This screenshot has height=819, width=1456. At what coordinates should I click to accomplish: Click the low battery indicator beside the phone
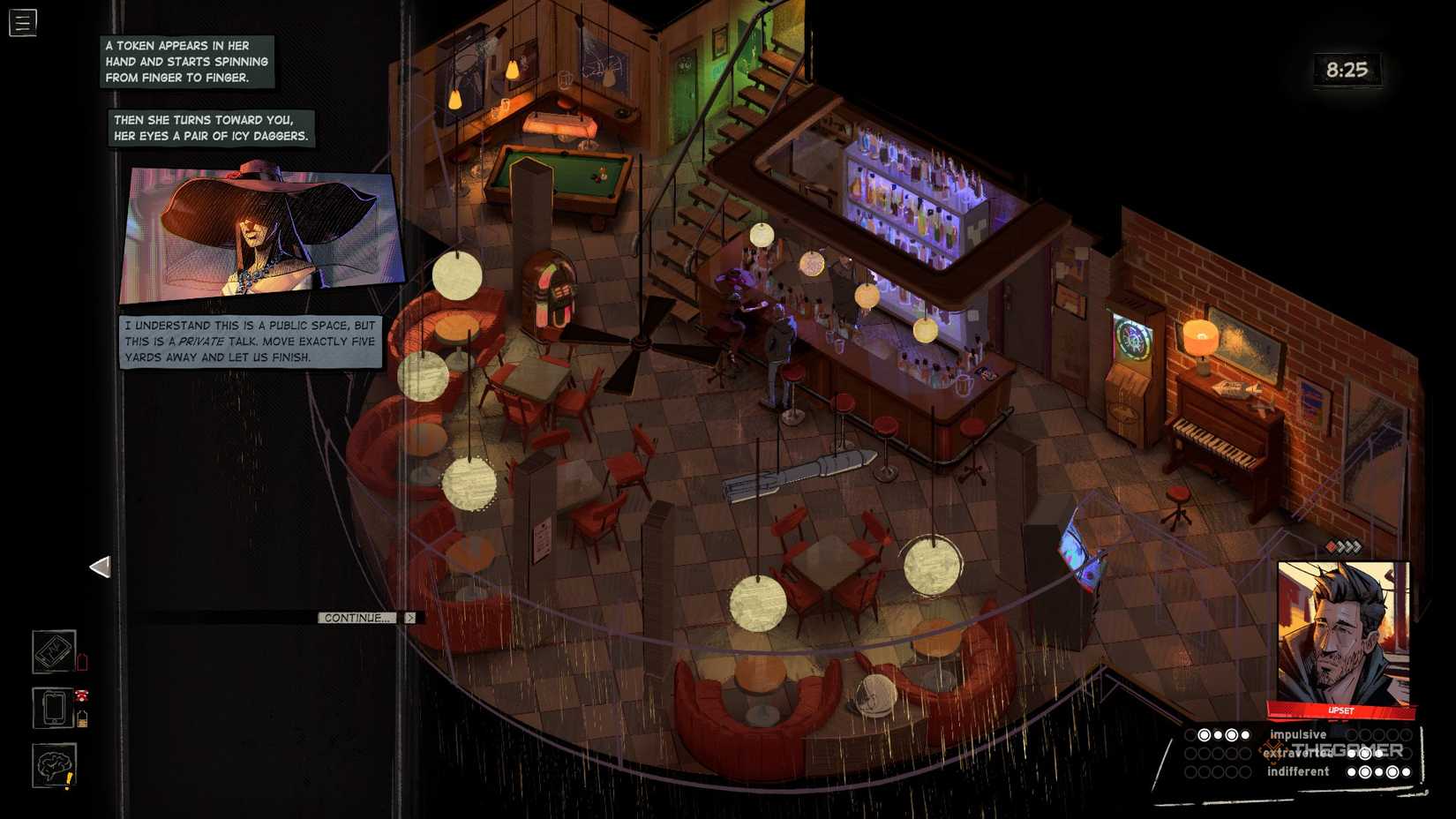(82, 717)
